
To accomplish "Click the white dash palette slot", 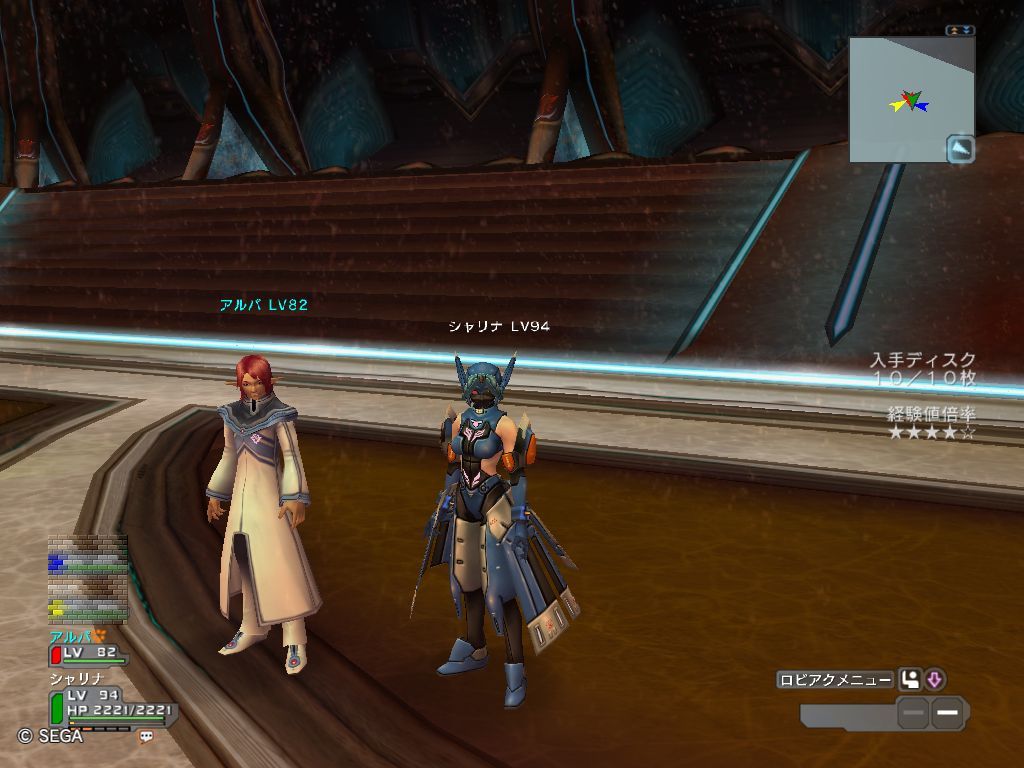I will 948,713.
